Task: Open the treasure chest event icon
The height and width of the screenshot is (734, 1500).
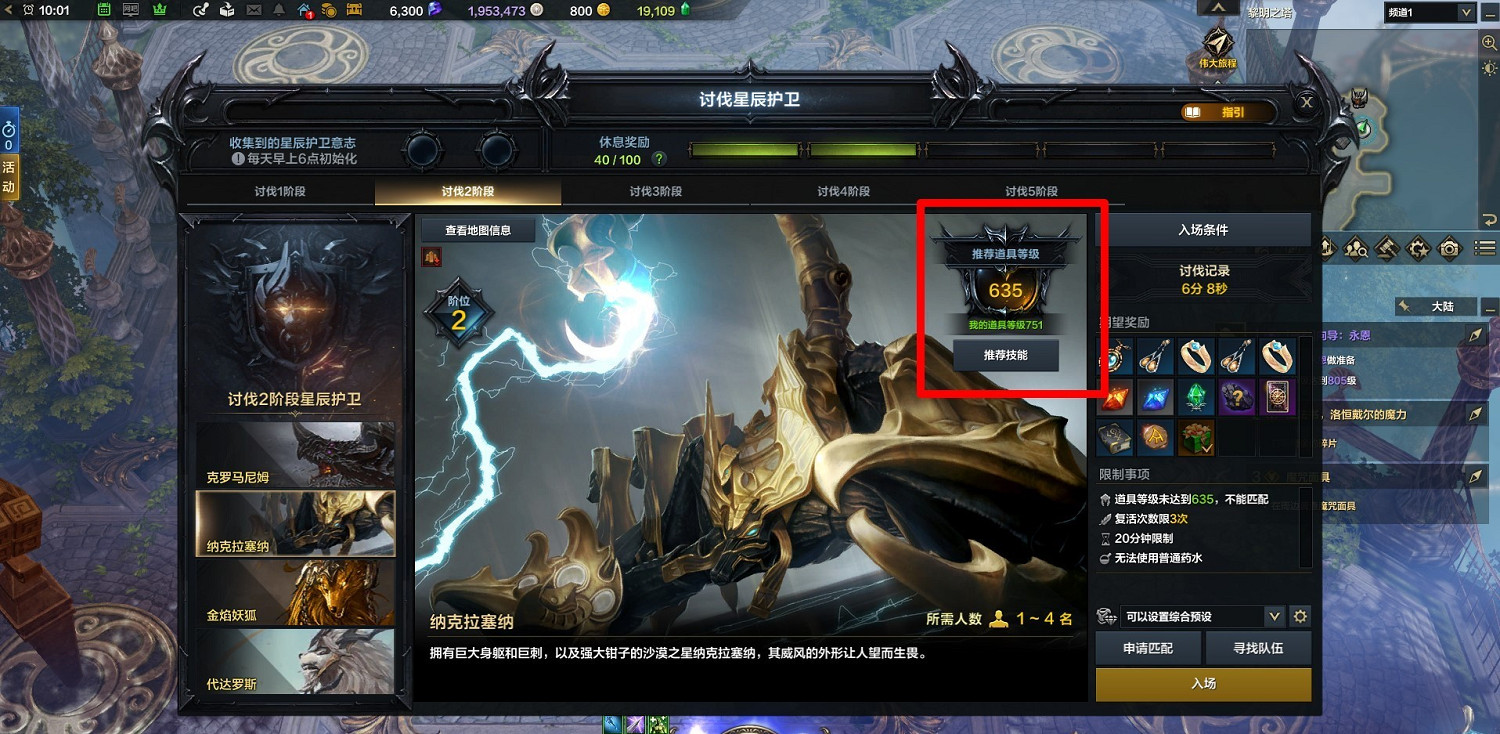Action: tap(355, 11)
